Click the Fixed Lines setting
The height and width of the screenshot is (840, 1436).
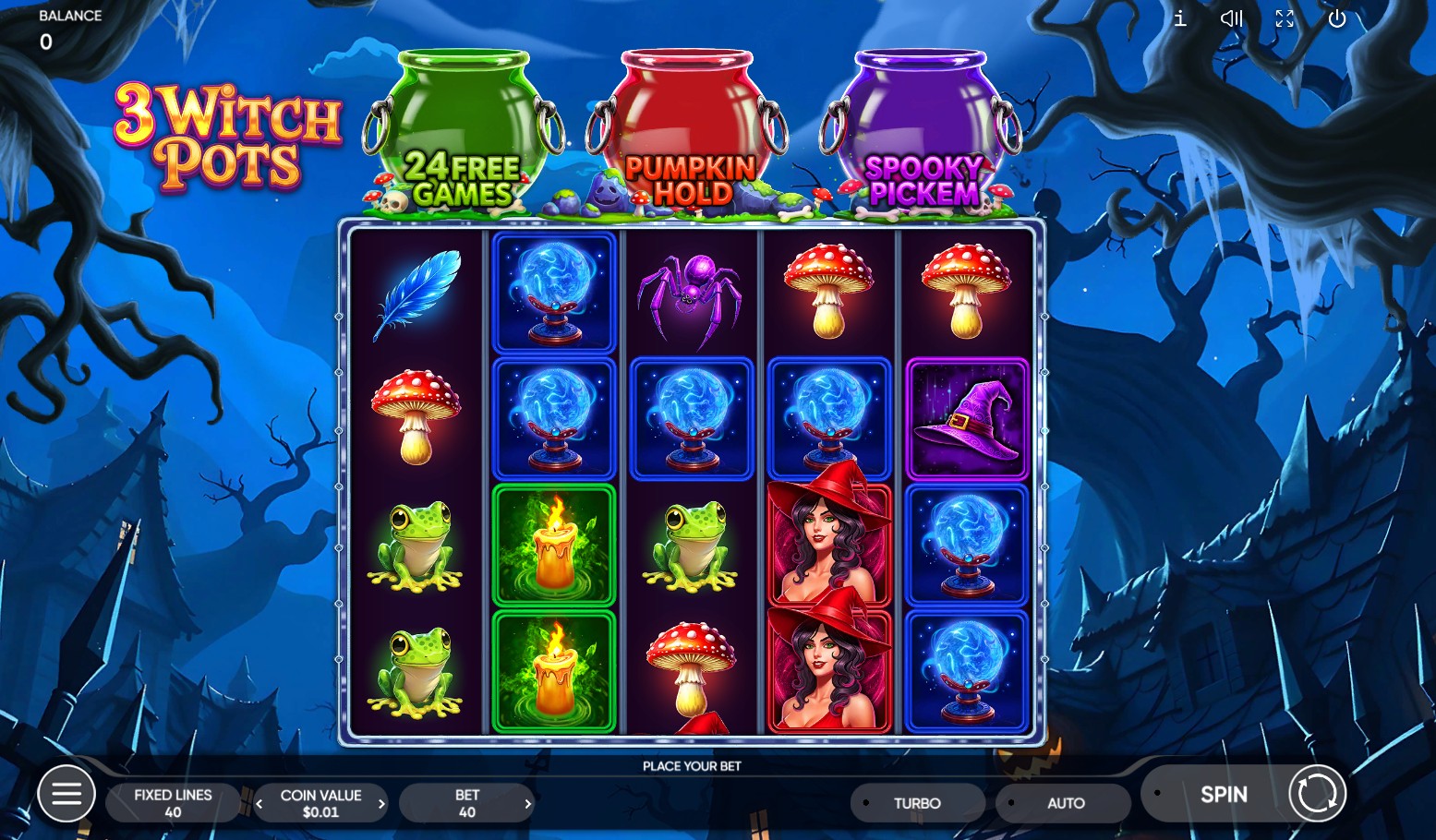click(173, 802)
